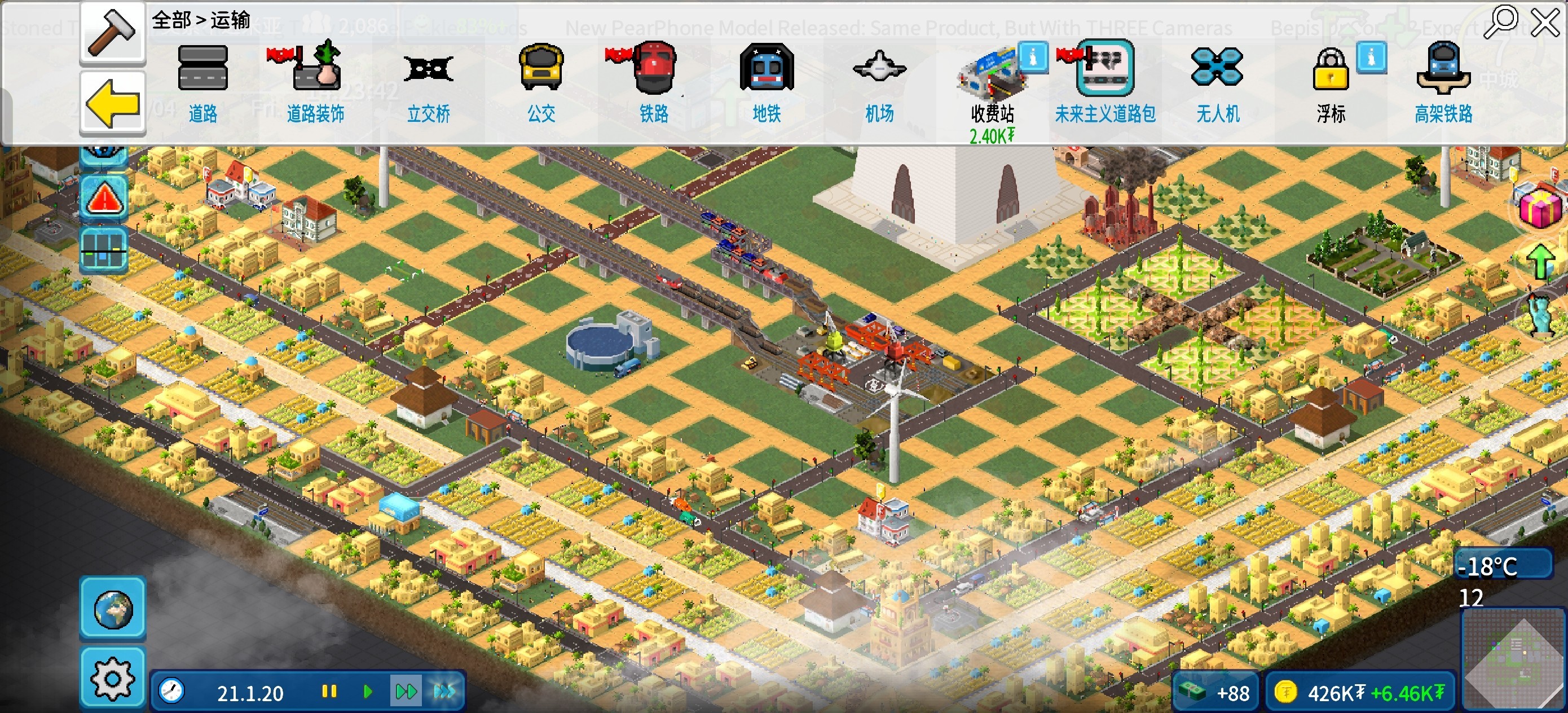Image resolution: width=1568 pixels, height=713 pixels.
Task: Pause the game simulation
Action: [x=329, y=692]
